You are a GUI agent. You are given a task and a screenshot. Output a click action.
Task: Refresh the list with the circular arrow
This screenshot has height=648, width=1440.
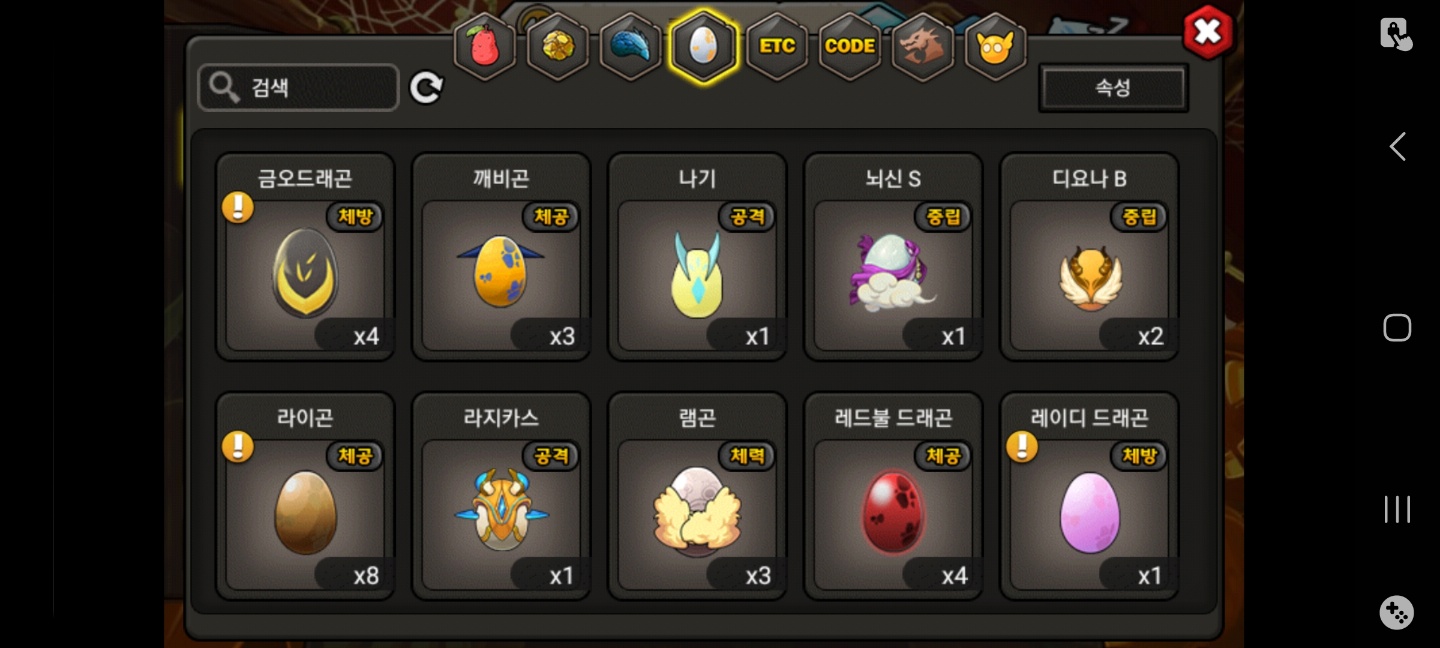(426, 88)
